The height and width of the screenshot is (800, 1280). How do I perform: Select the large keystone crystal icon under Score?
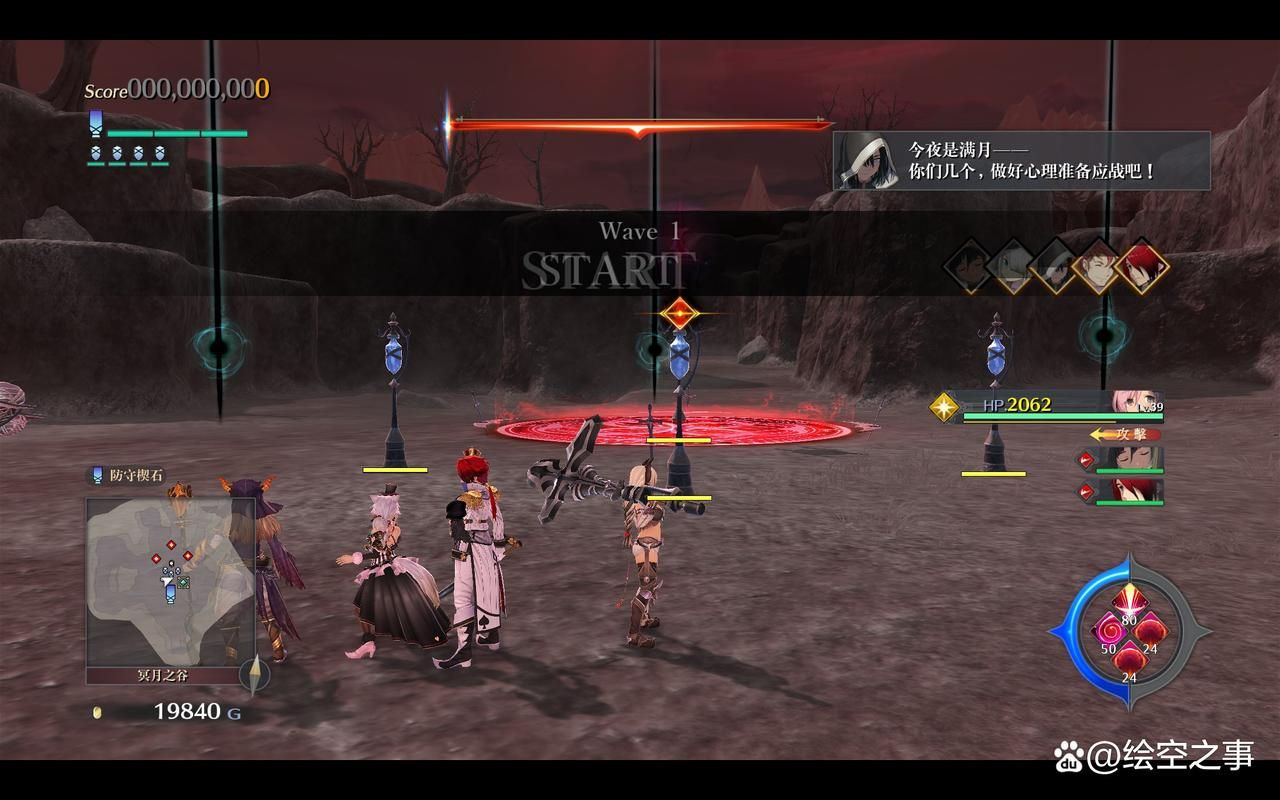point(96,124)
